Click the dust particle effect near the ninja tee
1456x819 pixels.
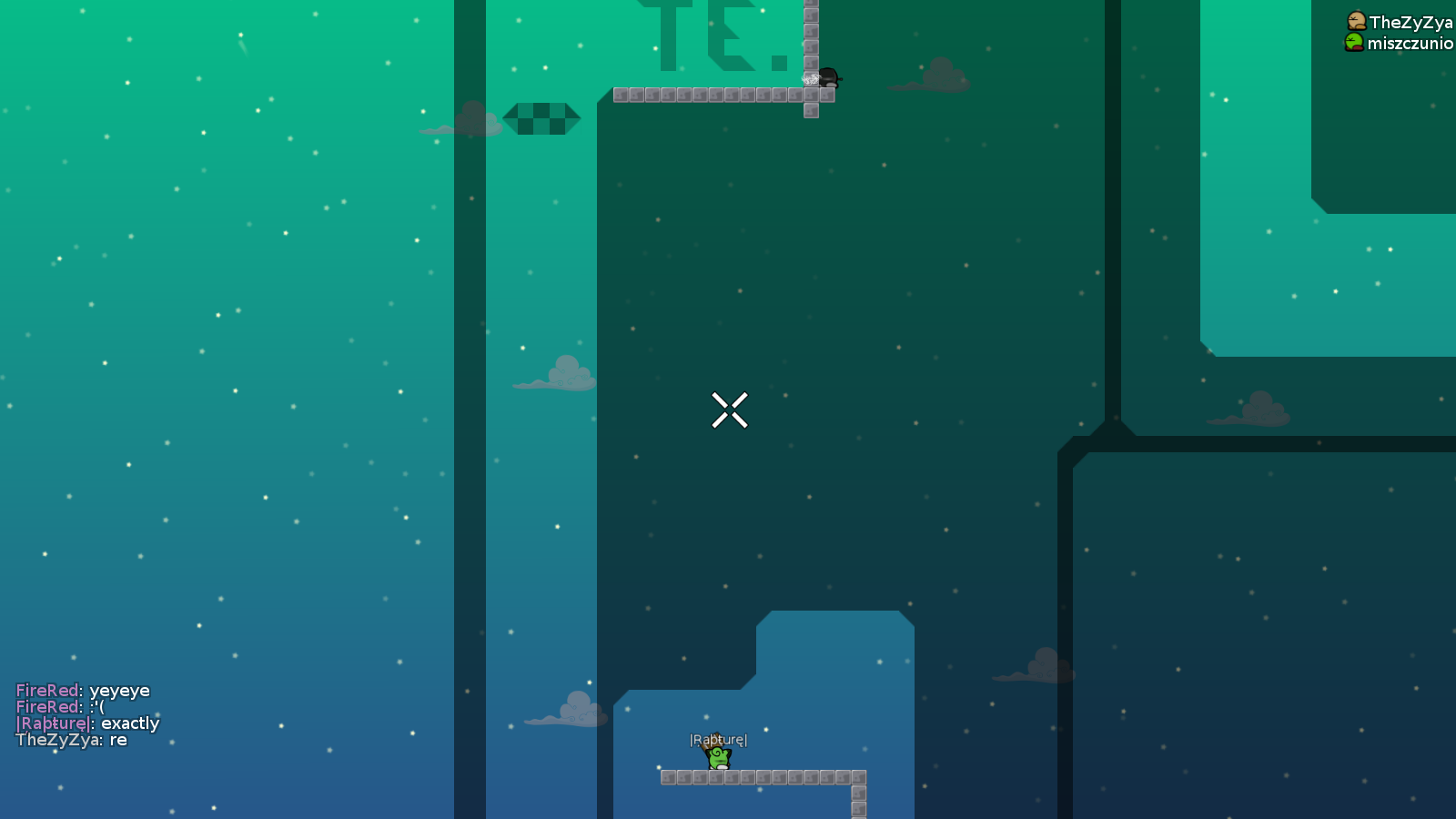coord(810,80)
